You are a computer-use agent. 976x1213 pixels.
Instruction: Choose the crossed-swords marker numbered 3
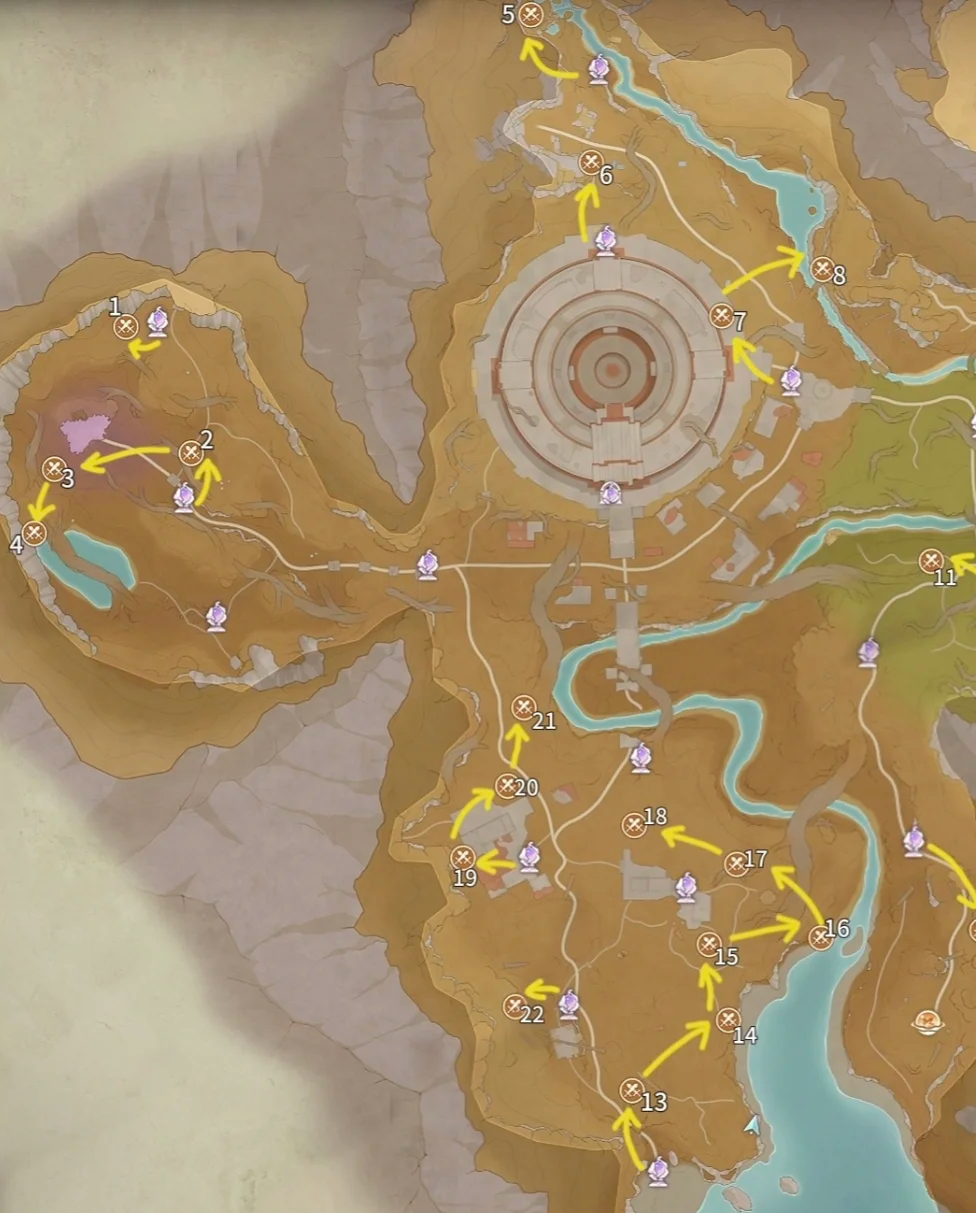(x=54, y=468)
